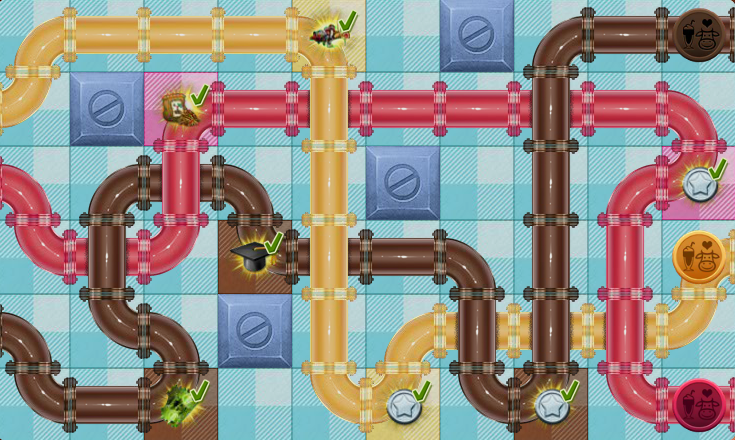The image size is (735, 440).
Task: Select the silver star coin on yellow tile
Action: (x=403, y=405)
